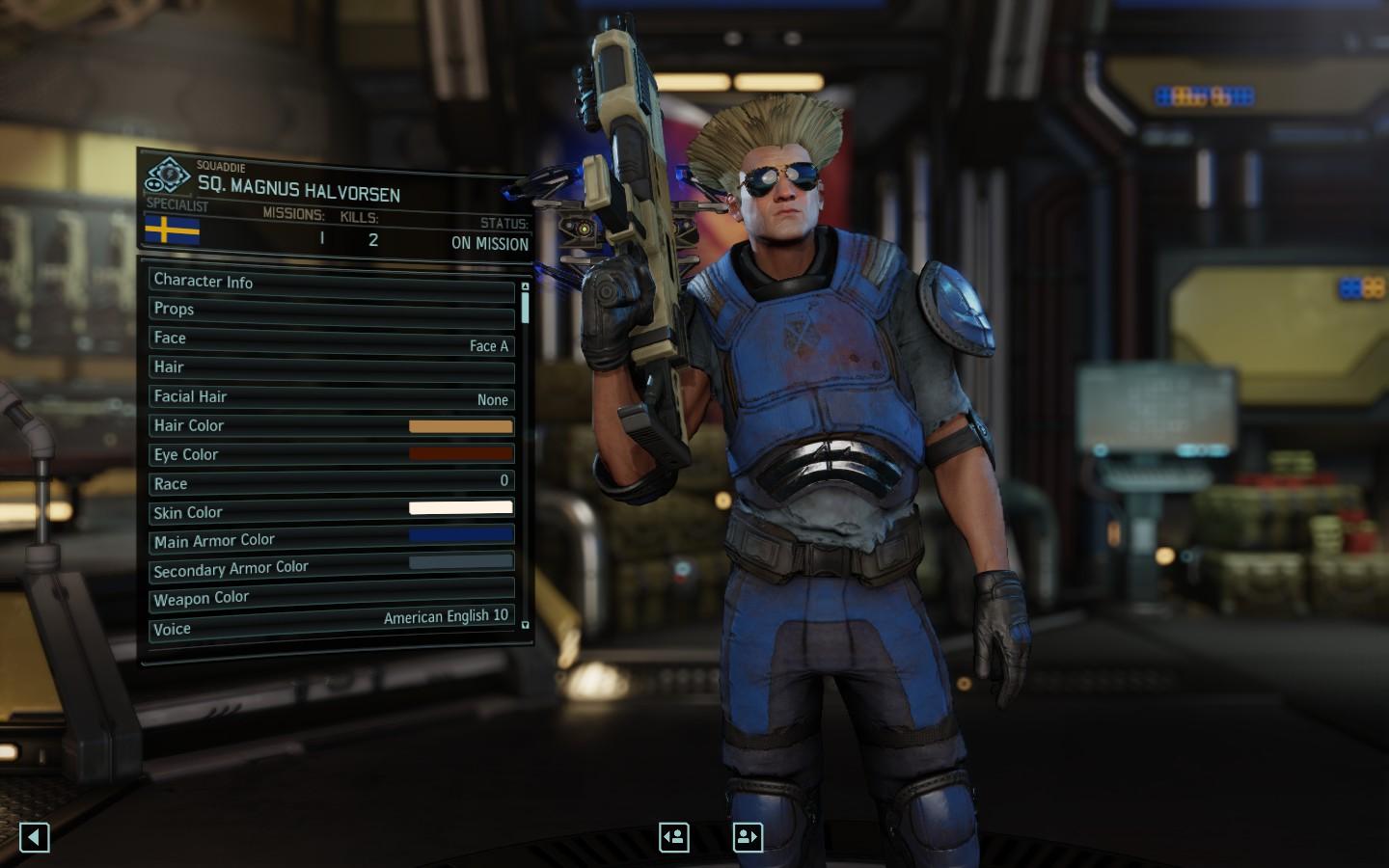
Task: Choose the Facial Hair option
Action: (331, 397)
